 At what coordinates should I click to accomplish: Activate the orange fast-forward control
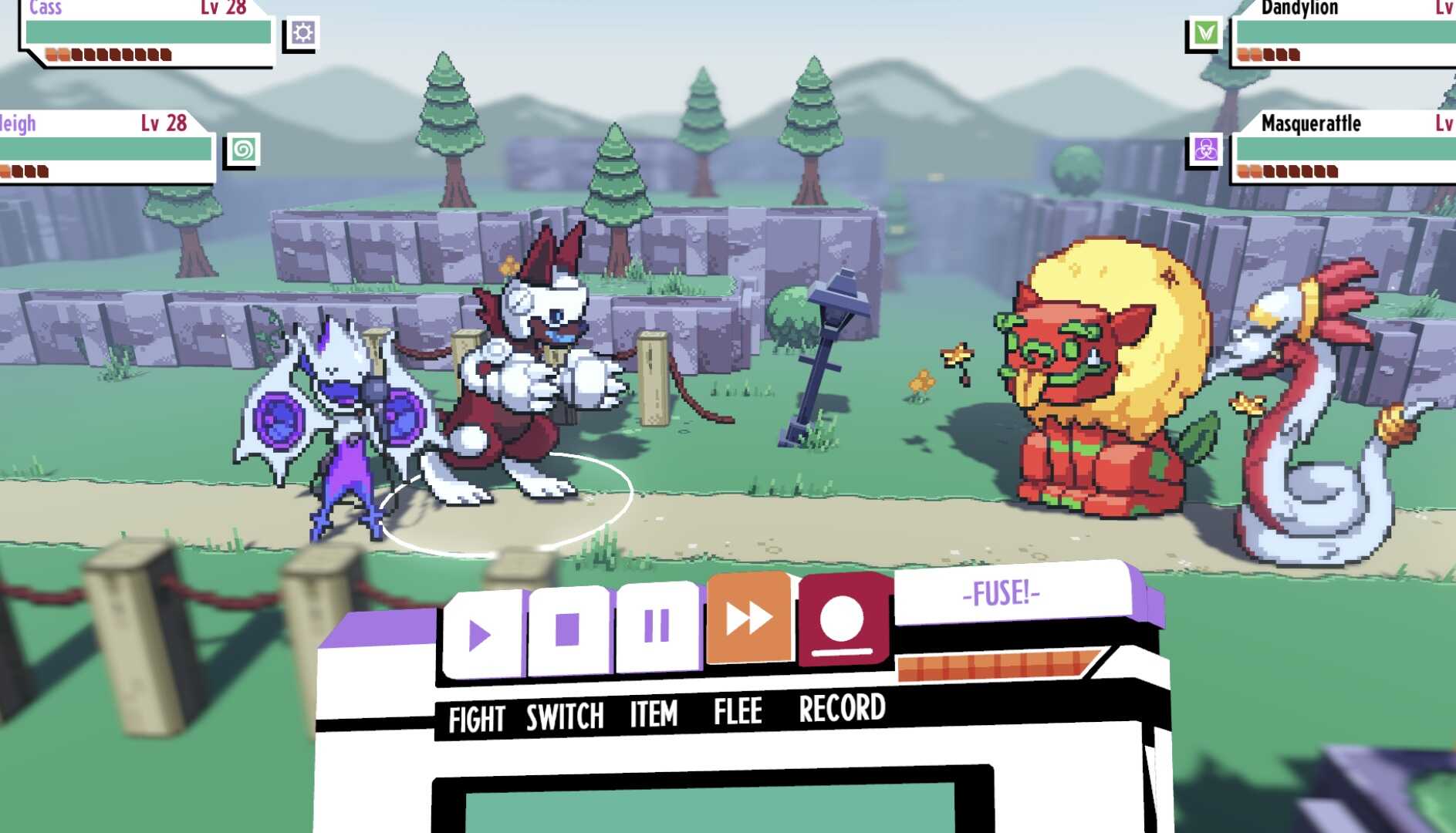click(x=748, y=626)
